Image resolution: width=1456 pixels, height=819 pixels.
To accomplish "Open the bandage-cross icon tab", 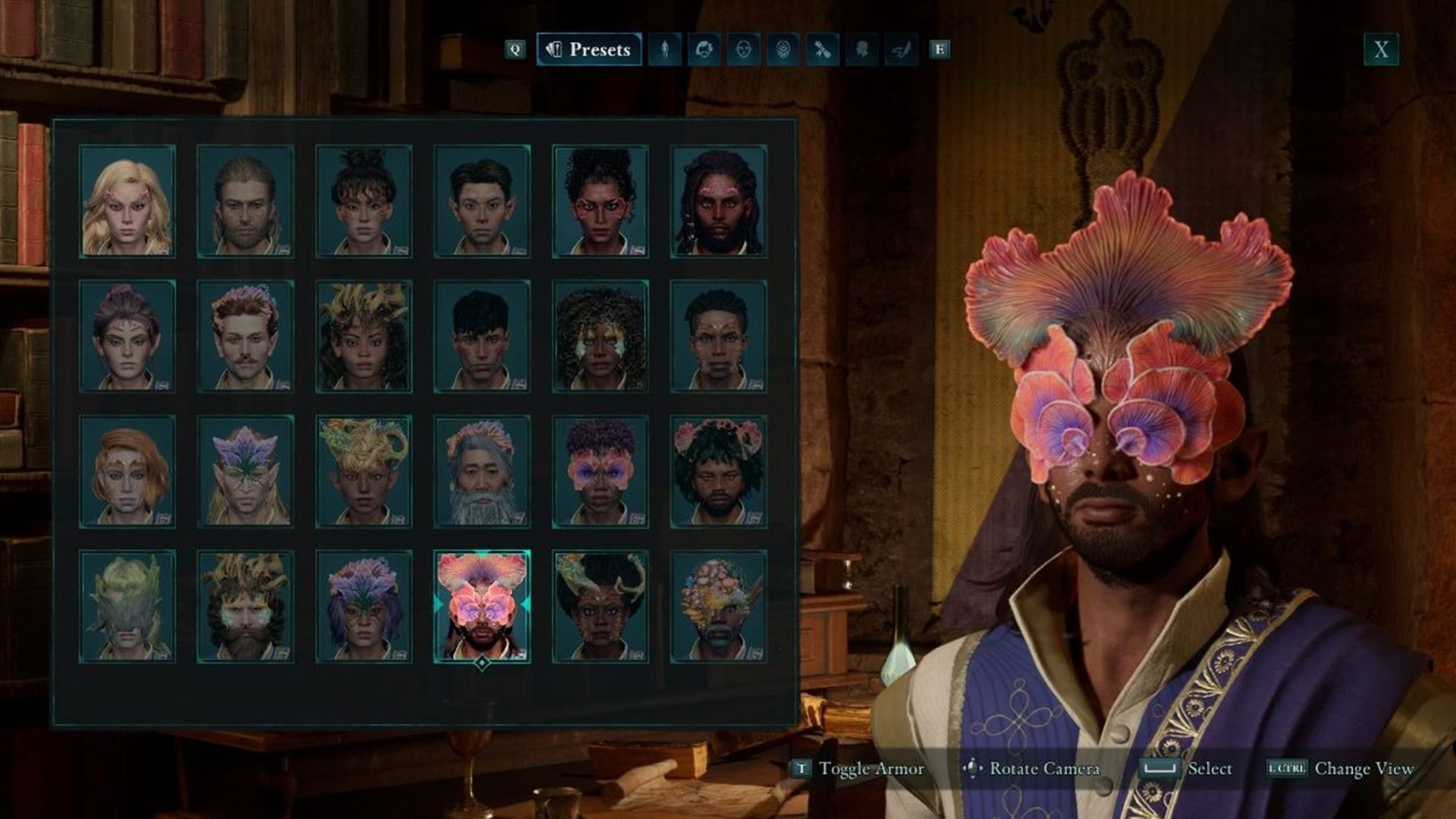I will (822, 49).
